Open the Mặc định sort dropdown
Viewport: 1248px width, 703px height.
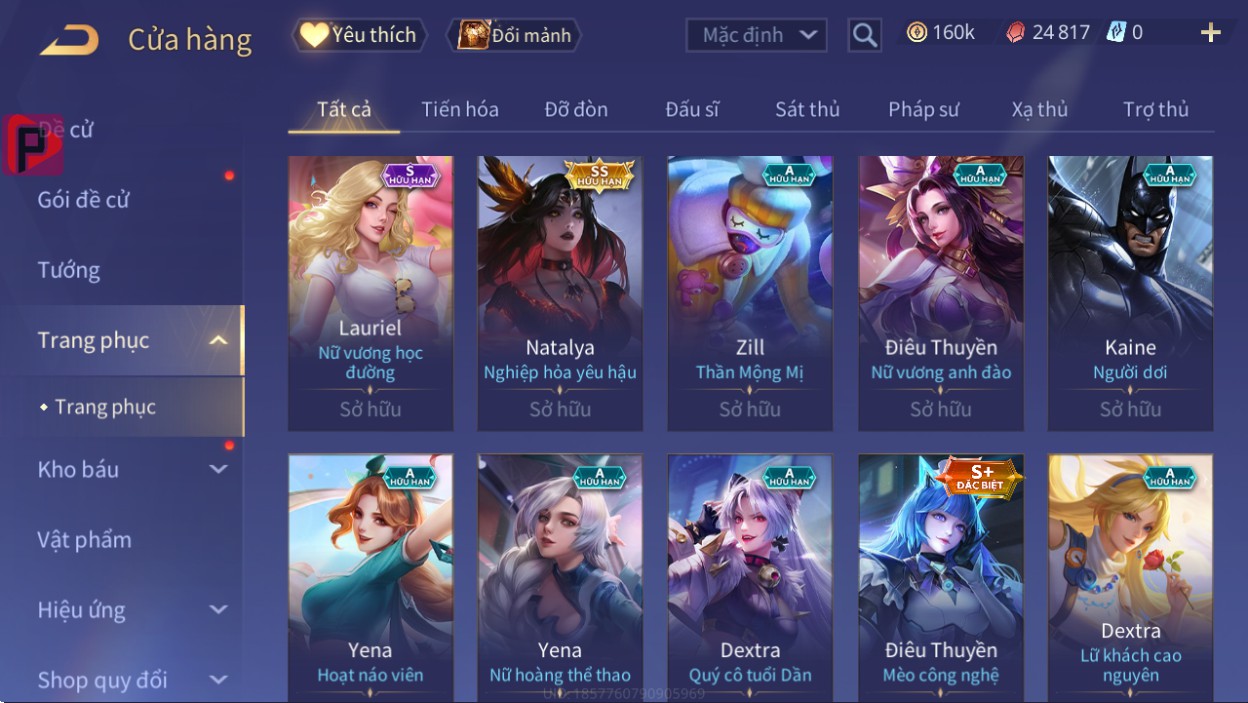click(756, 36)
